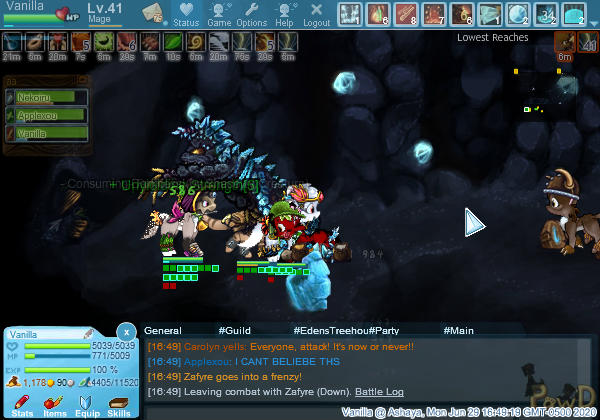The image size is (600, 420).
Task: Click the Logout button
Action: tap(316, 14)
